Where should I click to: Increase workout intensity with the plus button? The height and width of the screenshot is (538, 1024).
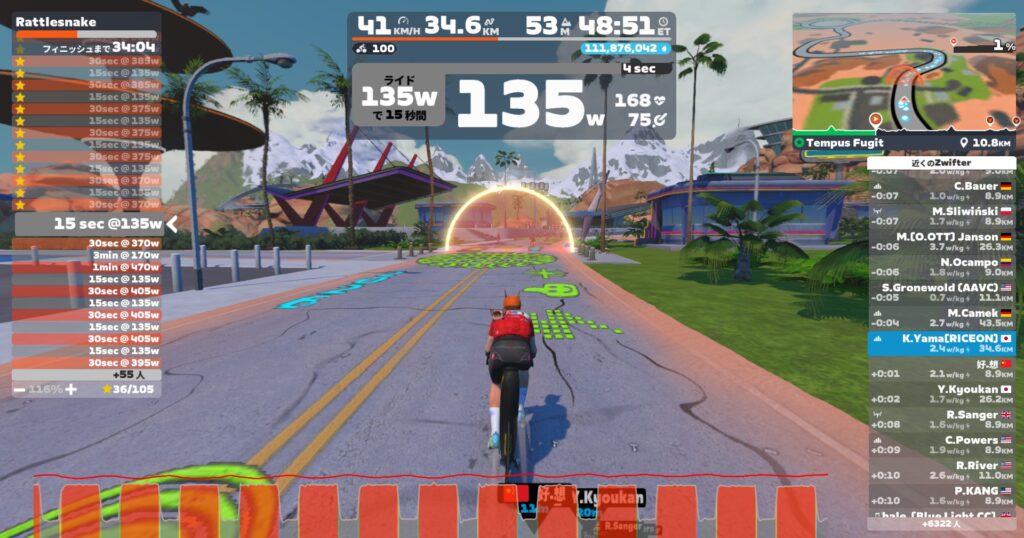[71, 388]
